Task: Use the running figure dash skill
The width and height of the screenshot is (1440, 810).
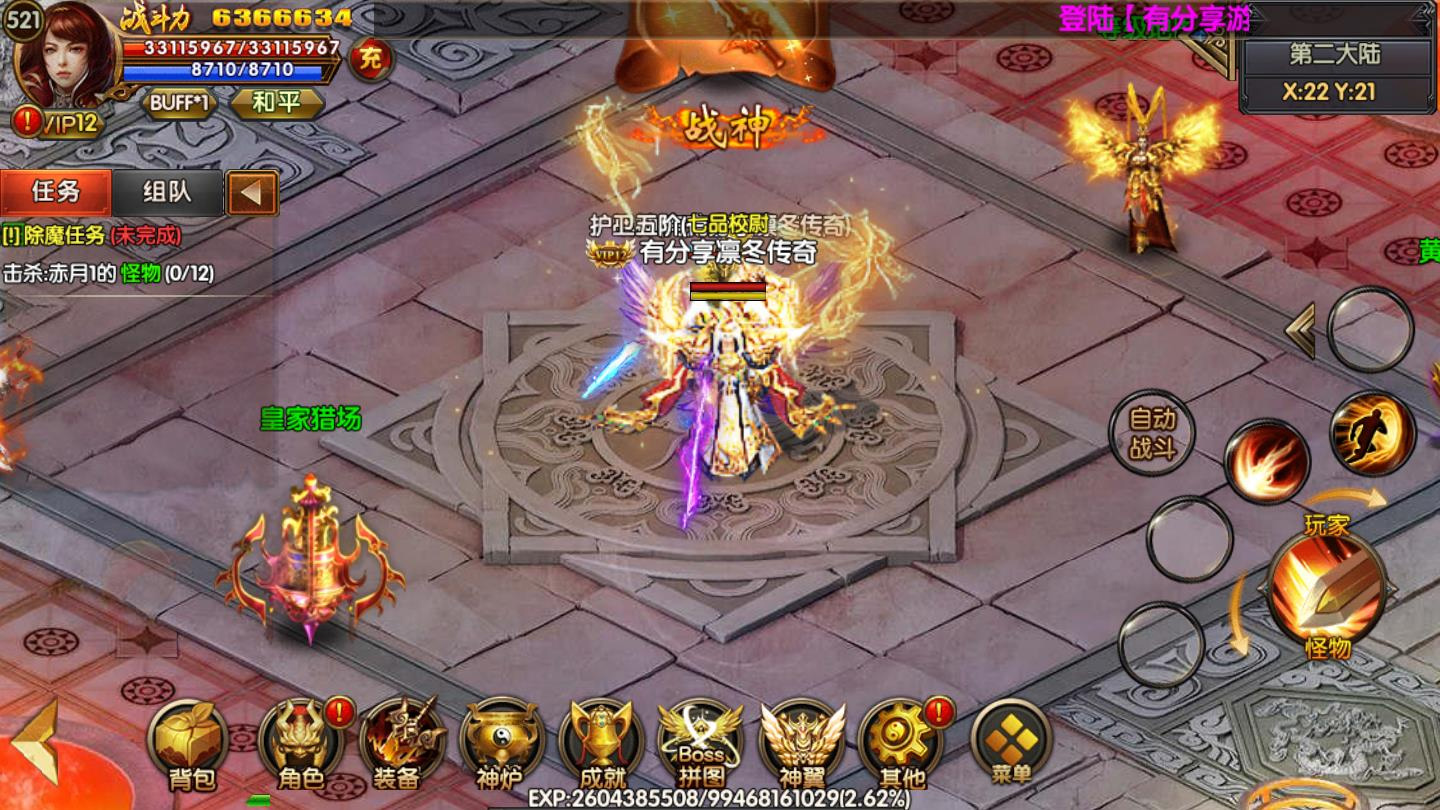Action: [1372, 432]
